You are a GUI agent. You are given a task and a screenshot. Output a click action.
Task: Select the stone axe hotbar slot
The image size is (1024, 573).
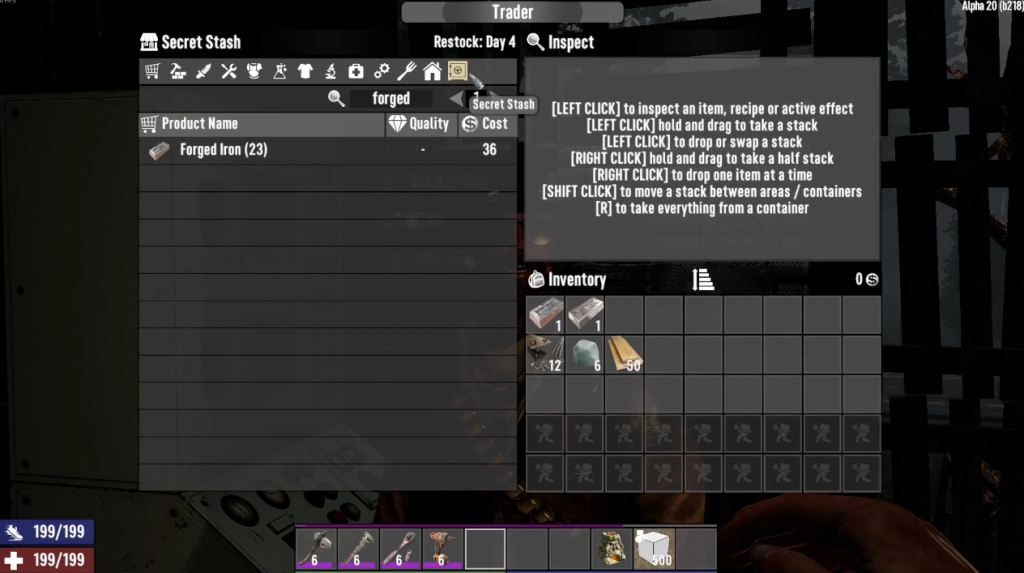pos(316,549)
